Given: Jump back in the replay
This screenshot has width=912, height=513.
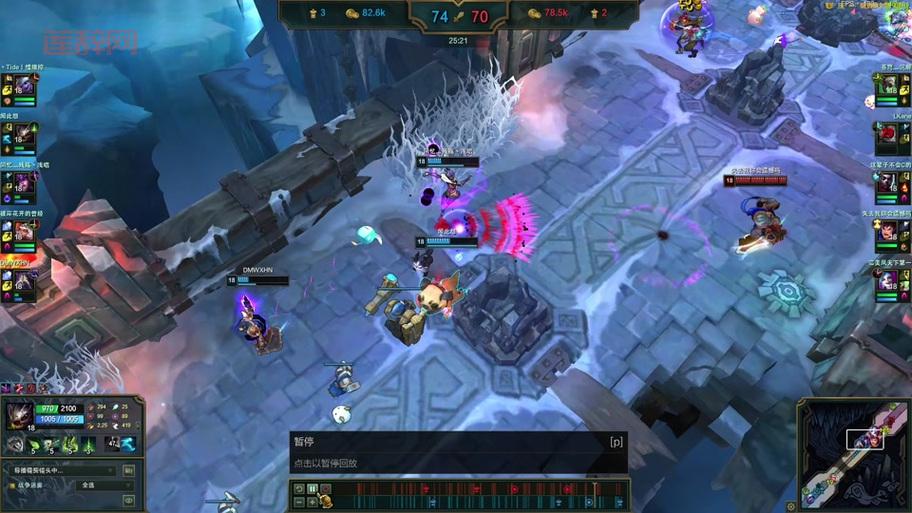Looking at the screenshot, I should pos(298,489).
